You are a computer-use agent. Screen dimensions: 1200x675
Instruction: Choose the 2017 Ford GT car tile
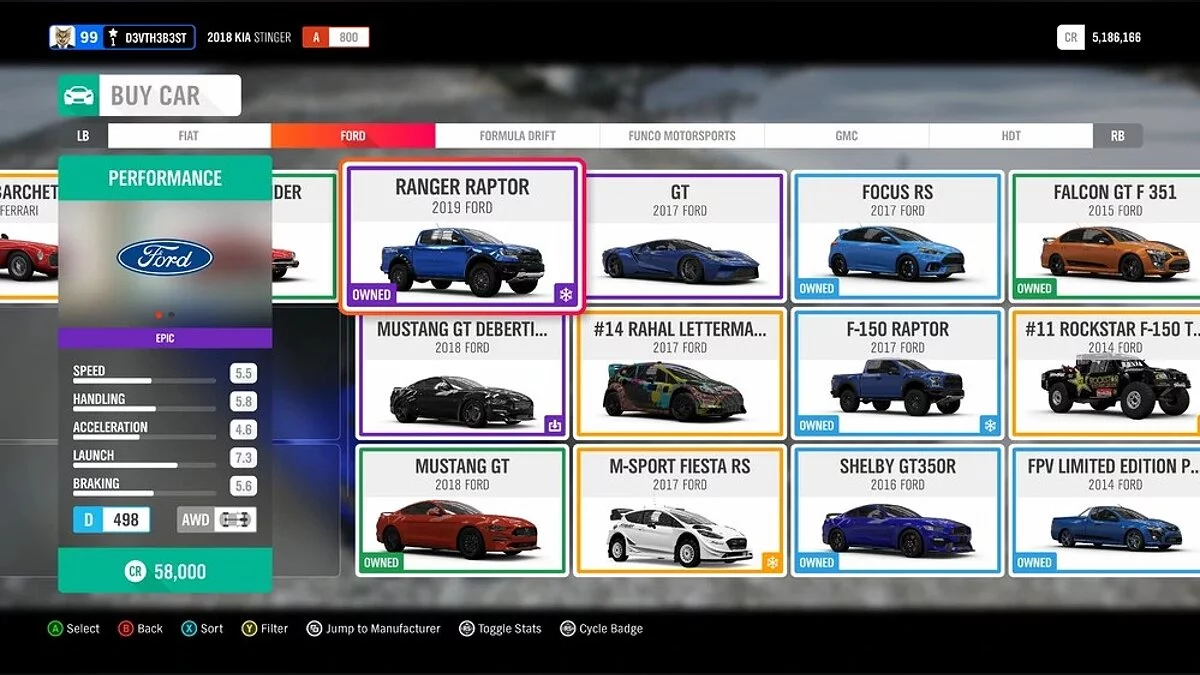680,237
